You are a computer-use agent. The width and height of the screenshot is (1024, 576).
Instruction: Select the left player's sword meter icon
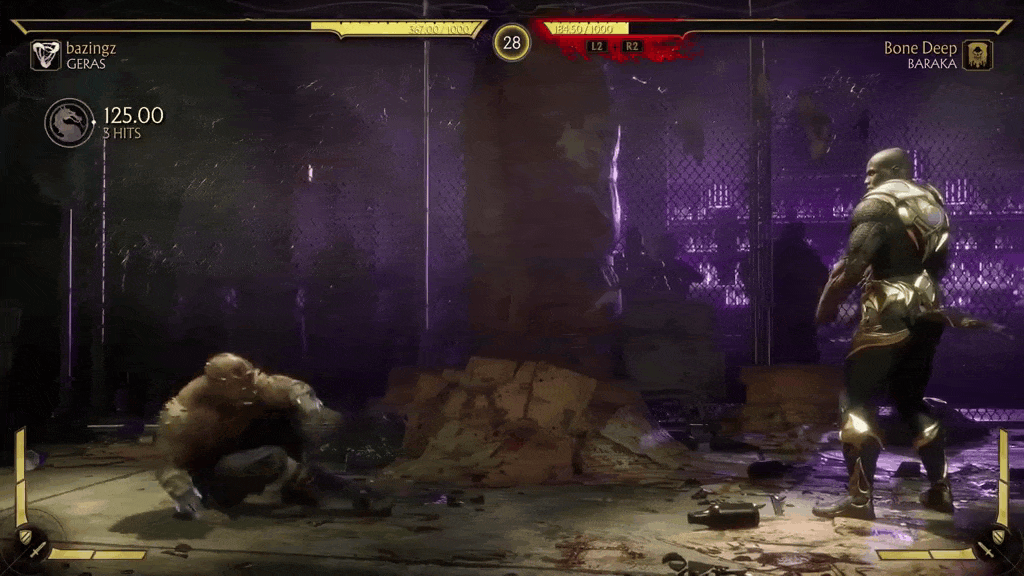(x=33, y=548)
